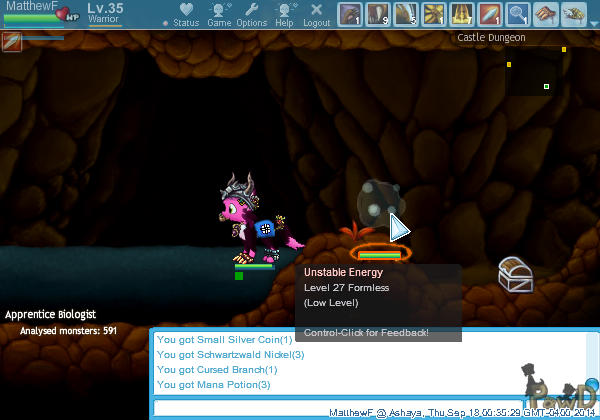Open the Game menu
600x420 pixels.
[x=219, y=14]
